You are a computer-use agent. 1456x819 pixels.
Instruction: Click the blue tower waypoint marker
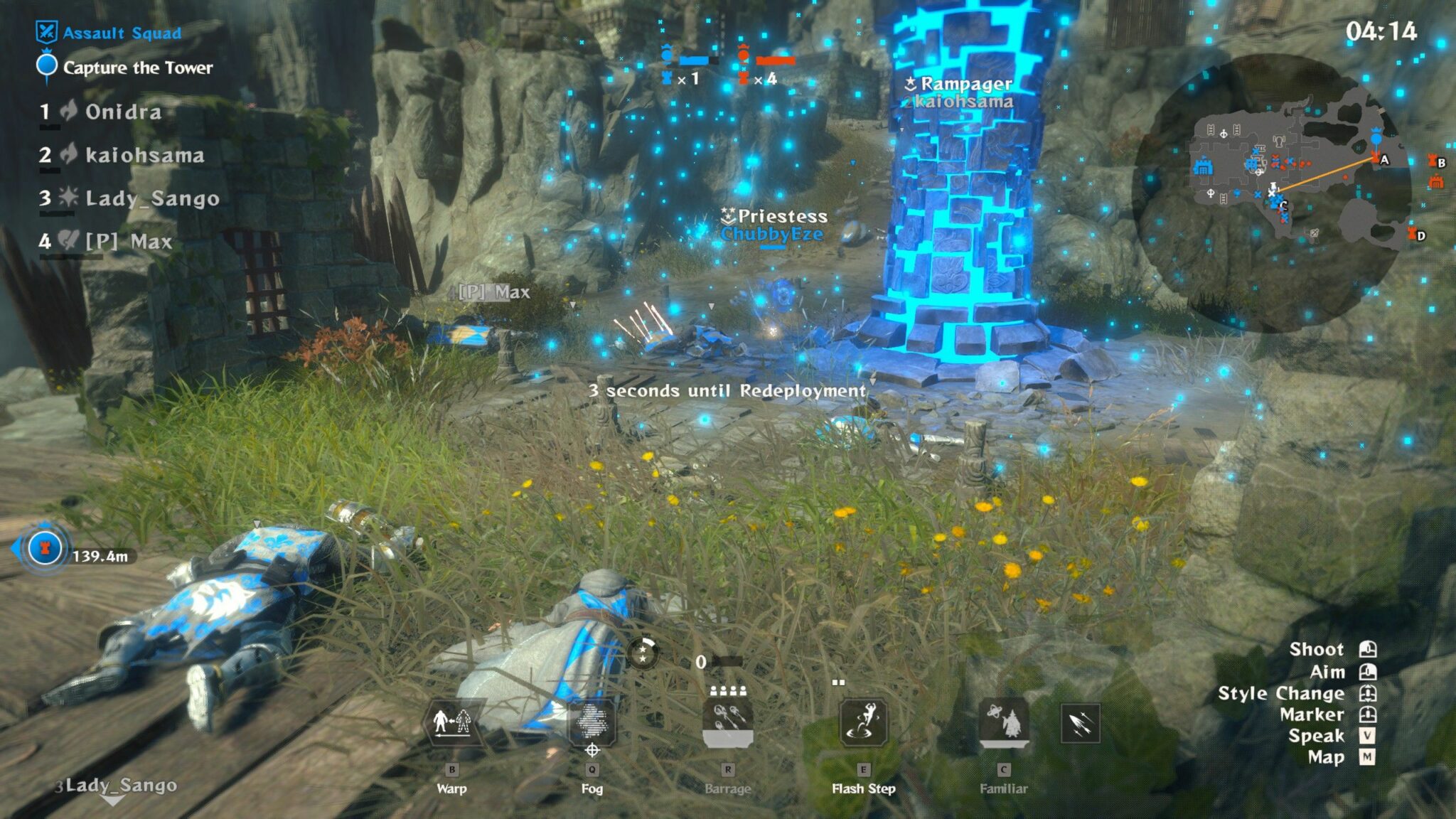coord(44,549)
